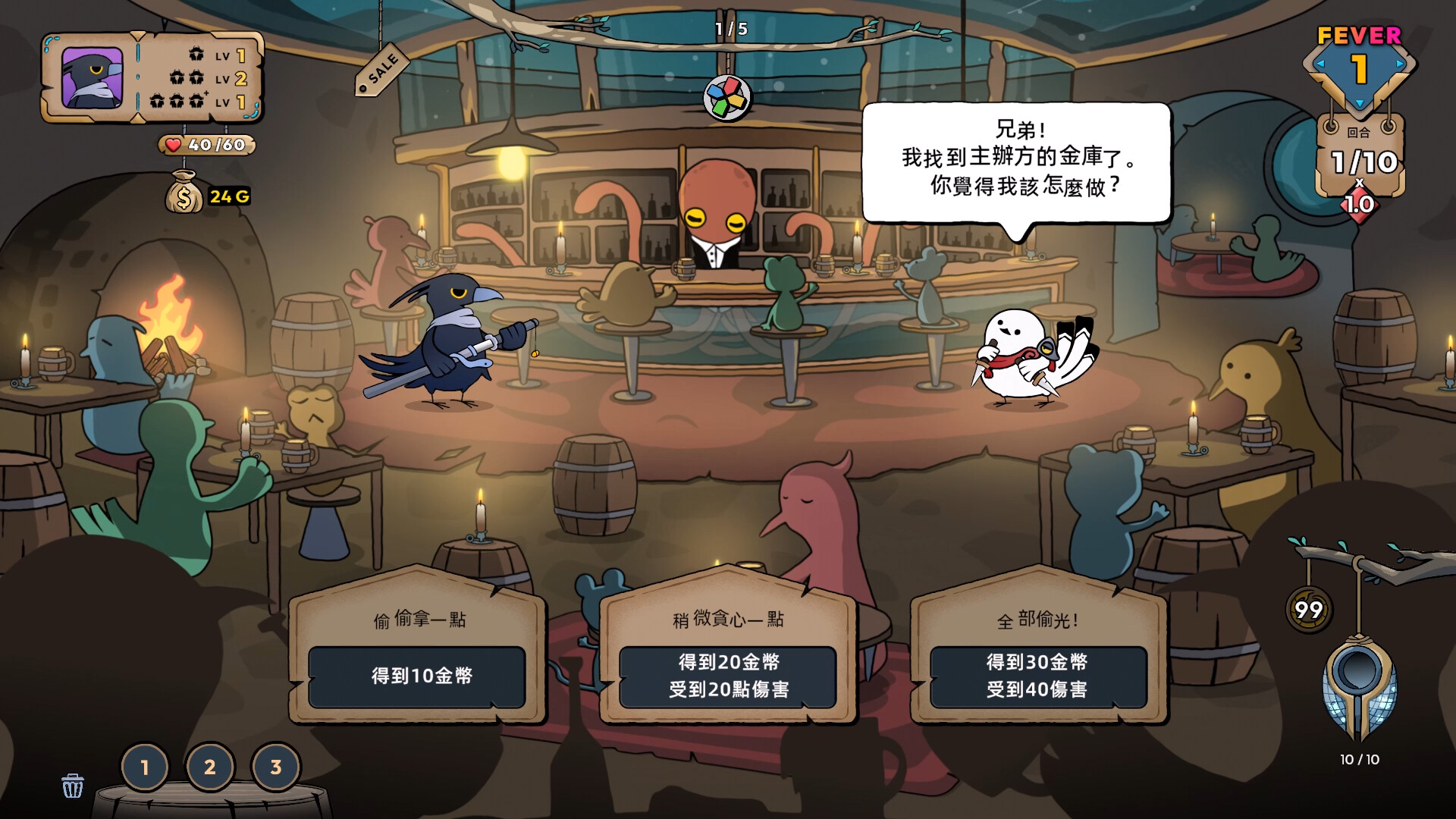
Task: Select dice slot number 1
Action: pyautogui.click(x=145, y=767)
